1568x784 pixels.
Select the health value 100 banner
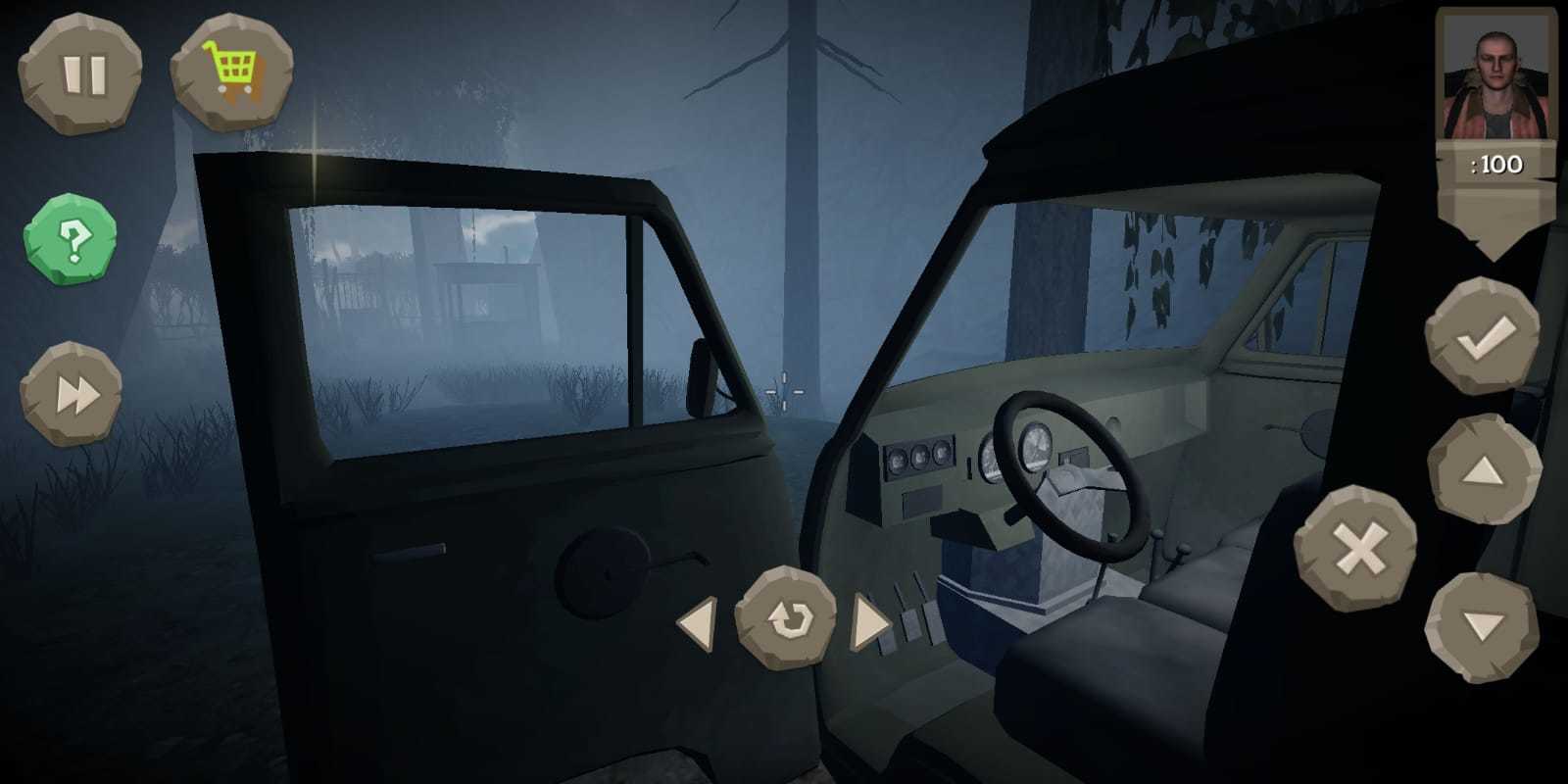tap(1494, 165)
